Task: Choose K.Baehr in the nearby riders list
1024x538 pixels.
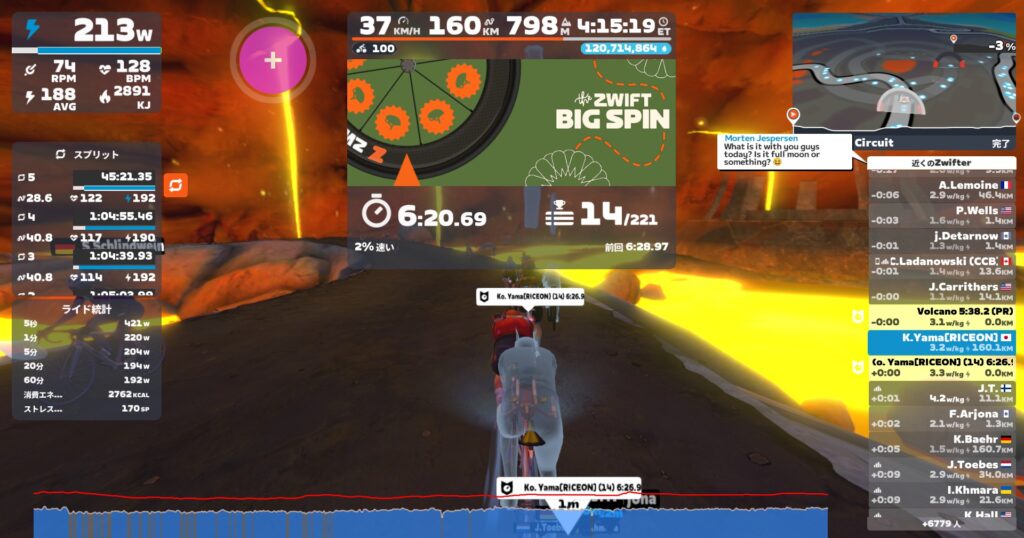Action: coord(940,444)
